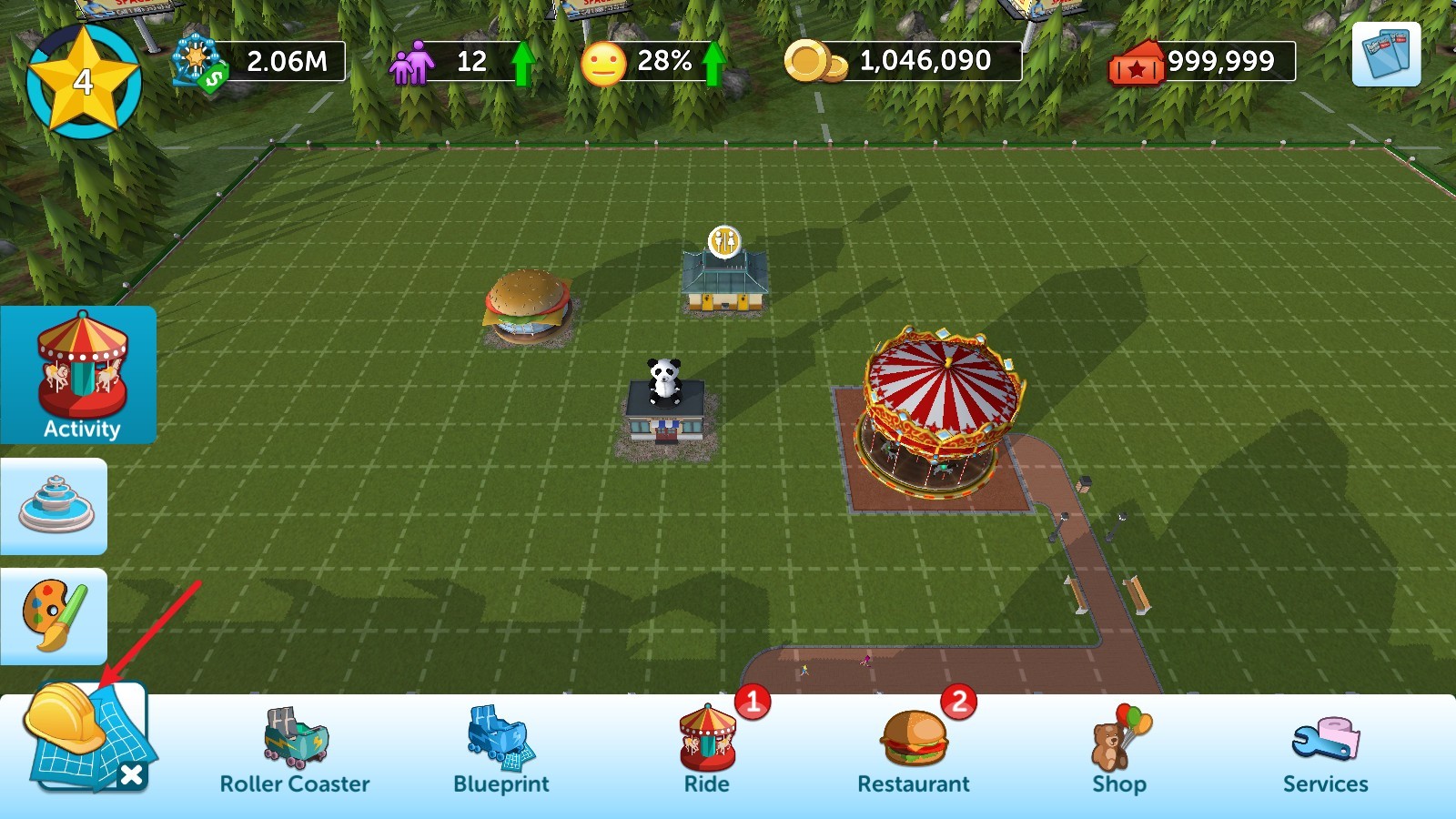
Task: Show visitor count details
Action: coord(461,62)
